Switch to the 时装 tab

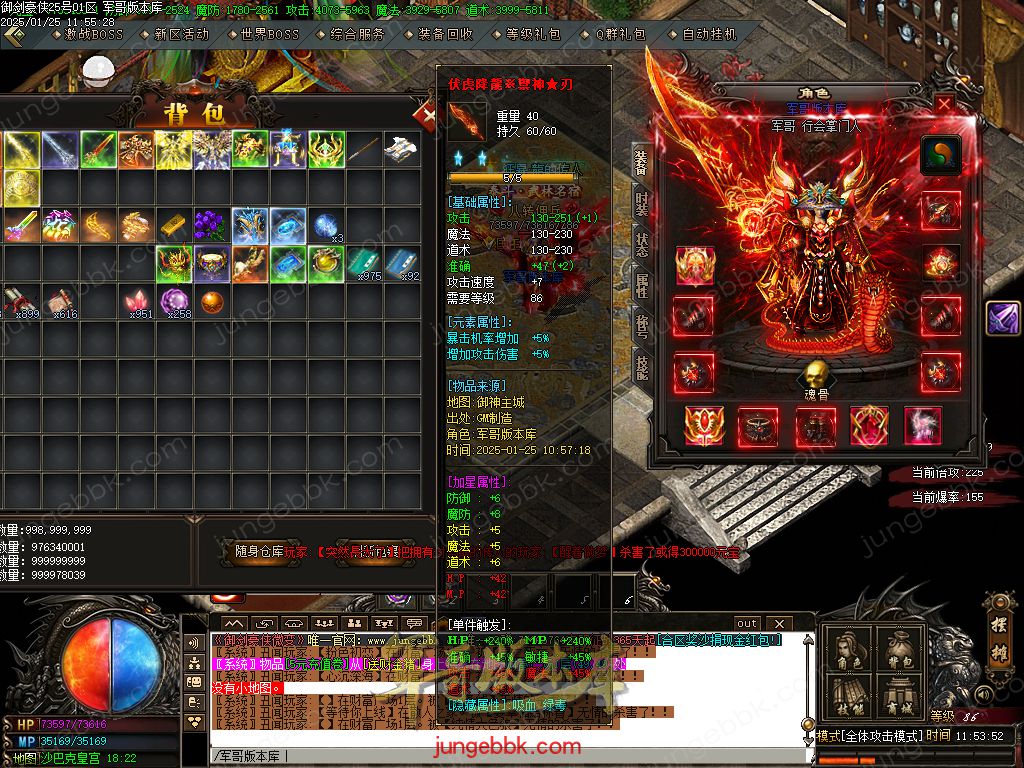641,203
